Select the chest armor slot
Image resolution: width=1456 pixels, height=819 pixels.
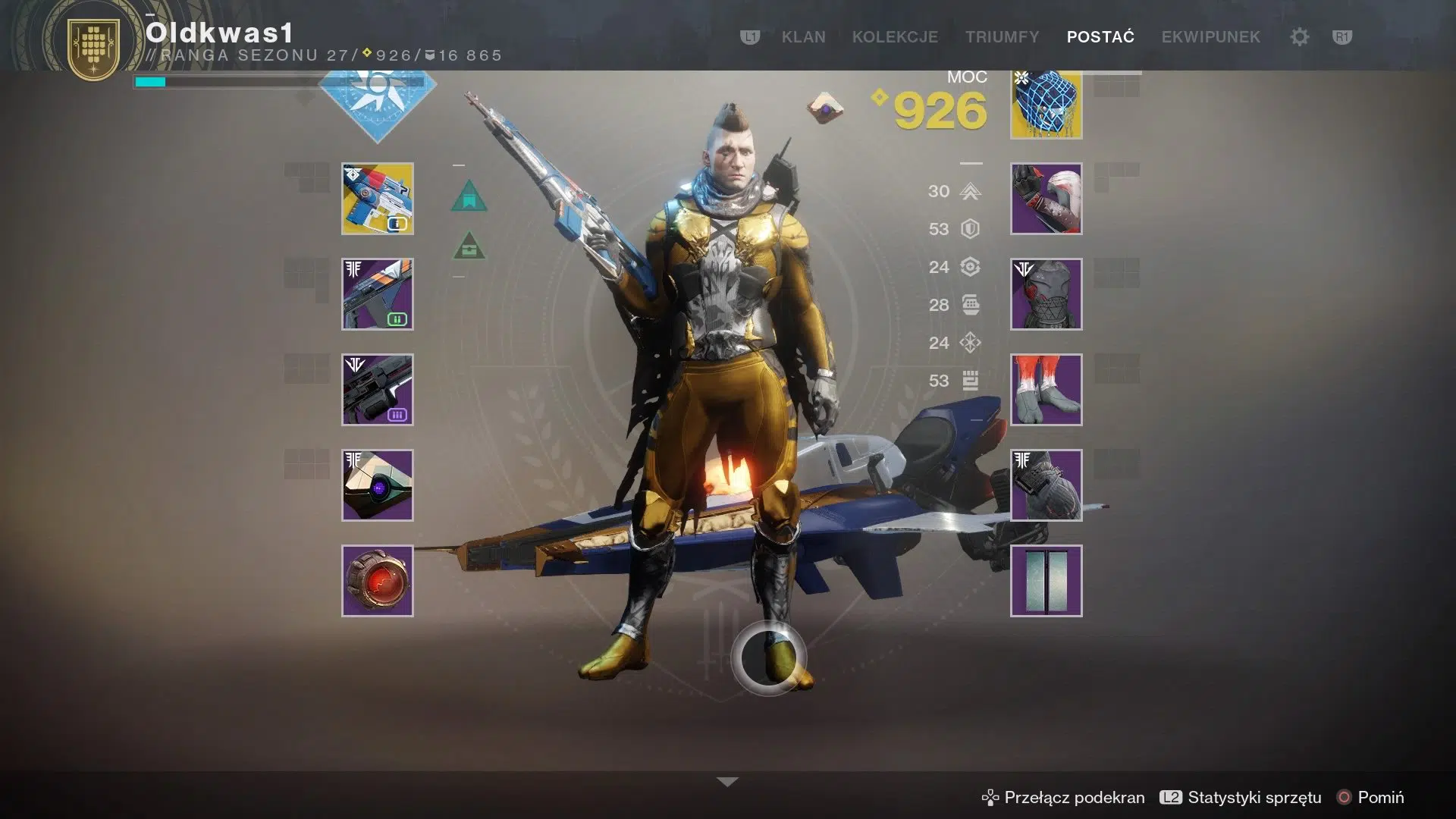point(1045,294)
